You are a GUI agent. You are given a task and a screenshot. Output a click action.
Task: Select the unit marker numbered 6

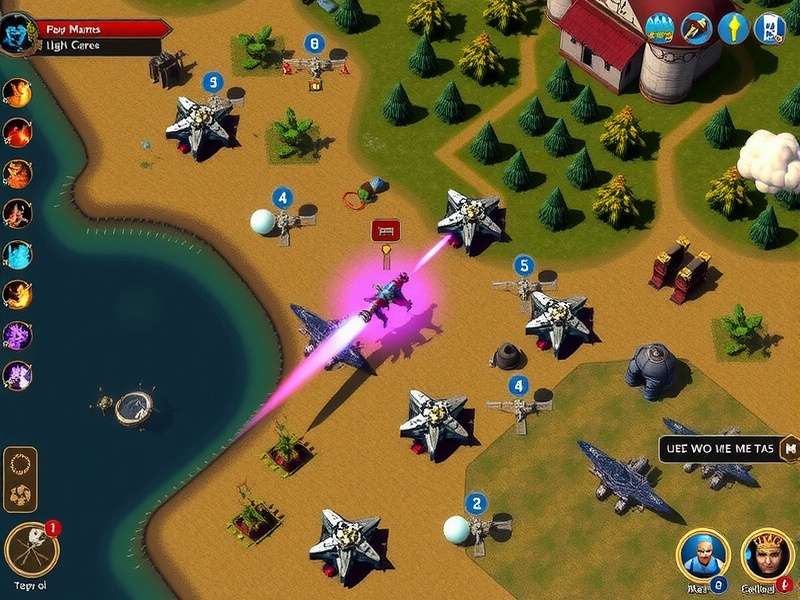316,44
